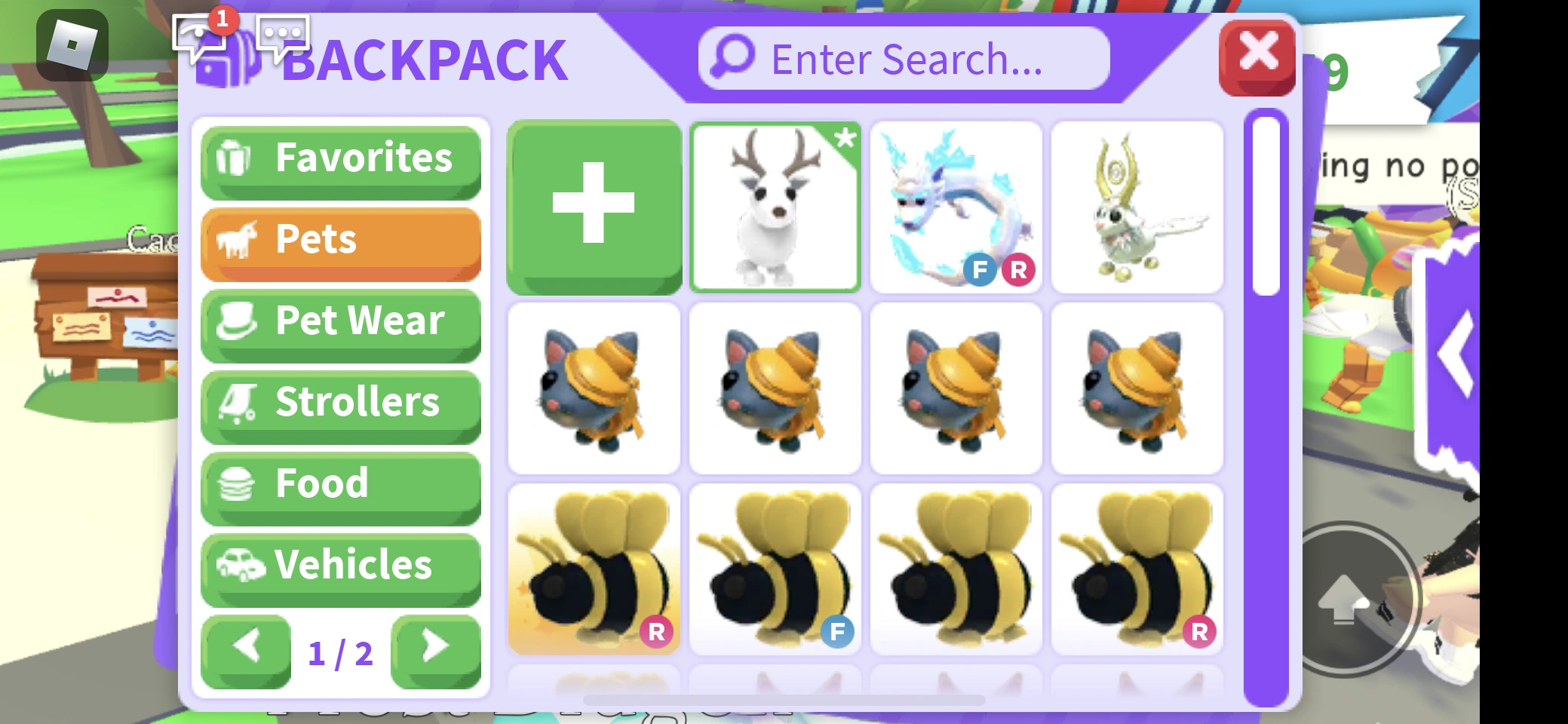Viewport: 1568px width, 724px height.
Task: Close the backpack window
Action: 1258,54
